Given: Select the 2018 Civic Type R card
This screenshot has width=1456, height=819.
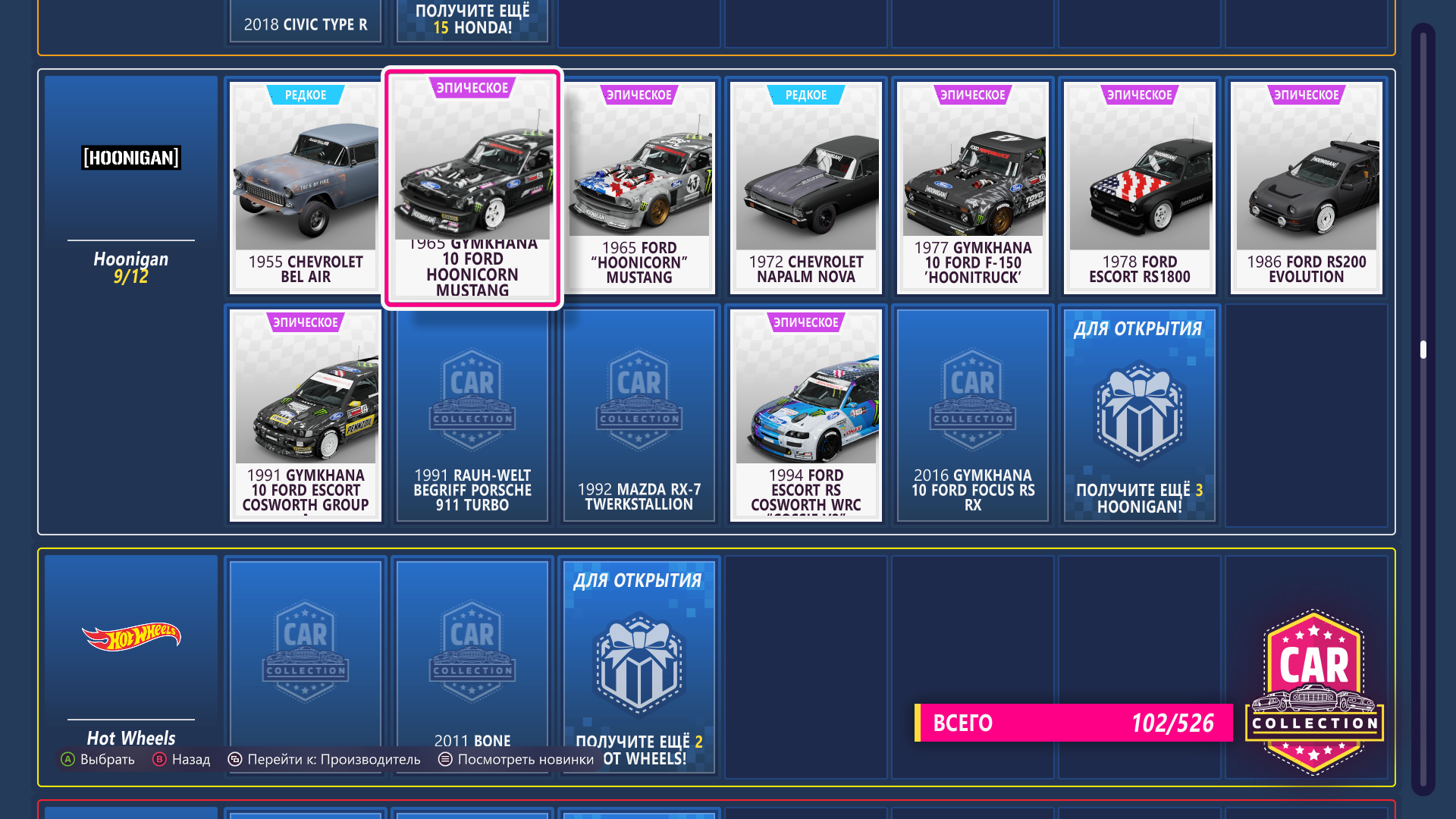Looking at the screenshot, I should pyautogui.click(x=306, y=23).
